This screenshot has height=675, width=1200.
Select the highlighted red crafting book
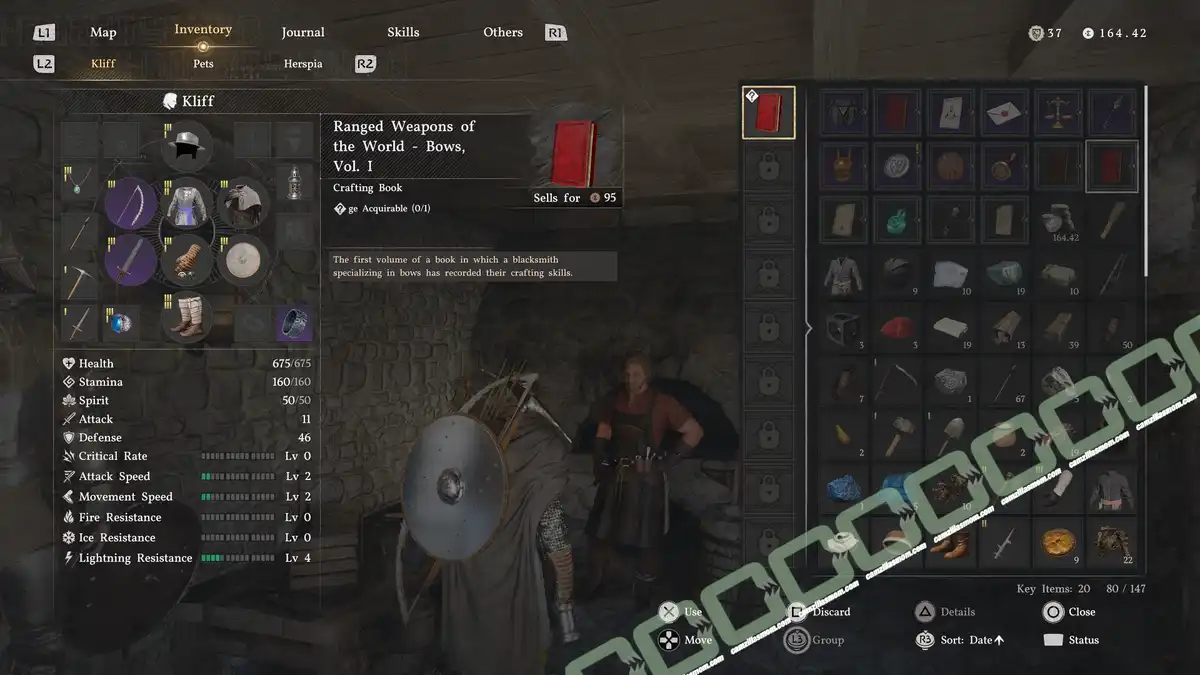coord(1112,166)
